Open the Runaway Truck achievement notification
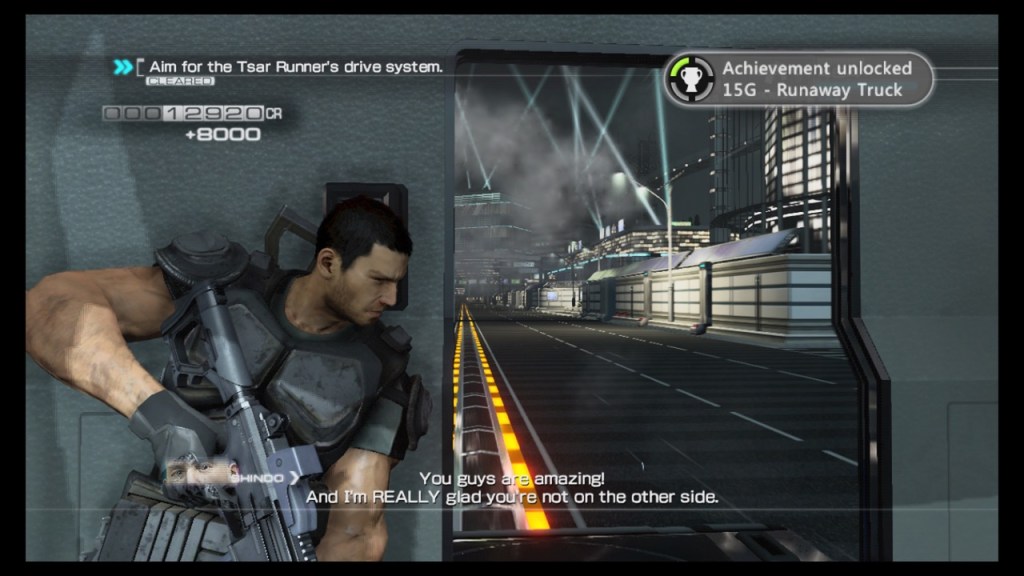Viewport: 1024px width, 576px height. [800, 79]
